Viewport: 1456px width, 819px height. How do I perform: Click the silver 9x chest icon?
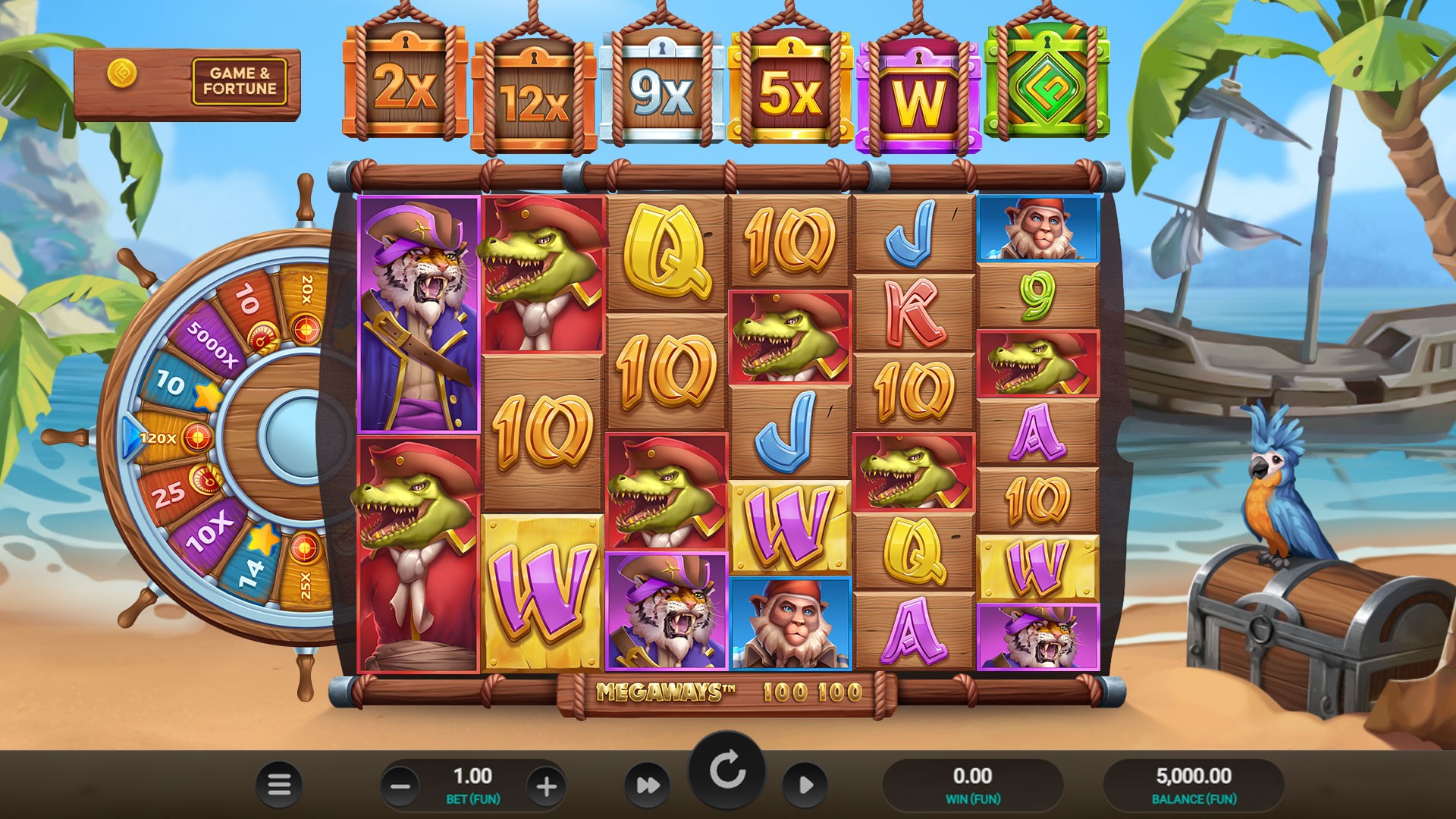[661, 89]
